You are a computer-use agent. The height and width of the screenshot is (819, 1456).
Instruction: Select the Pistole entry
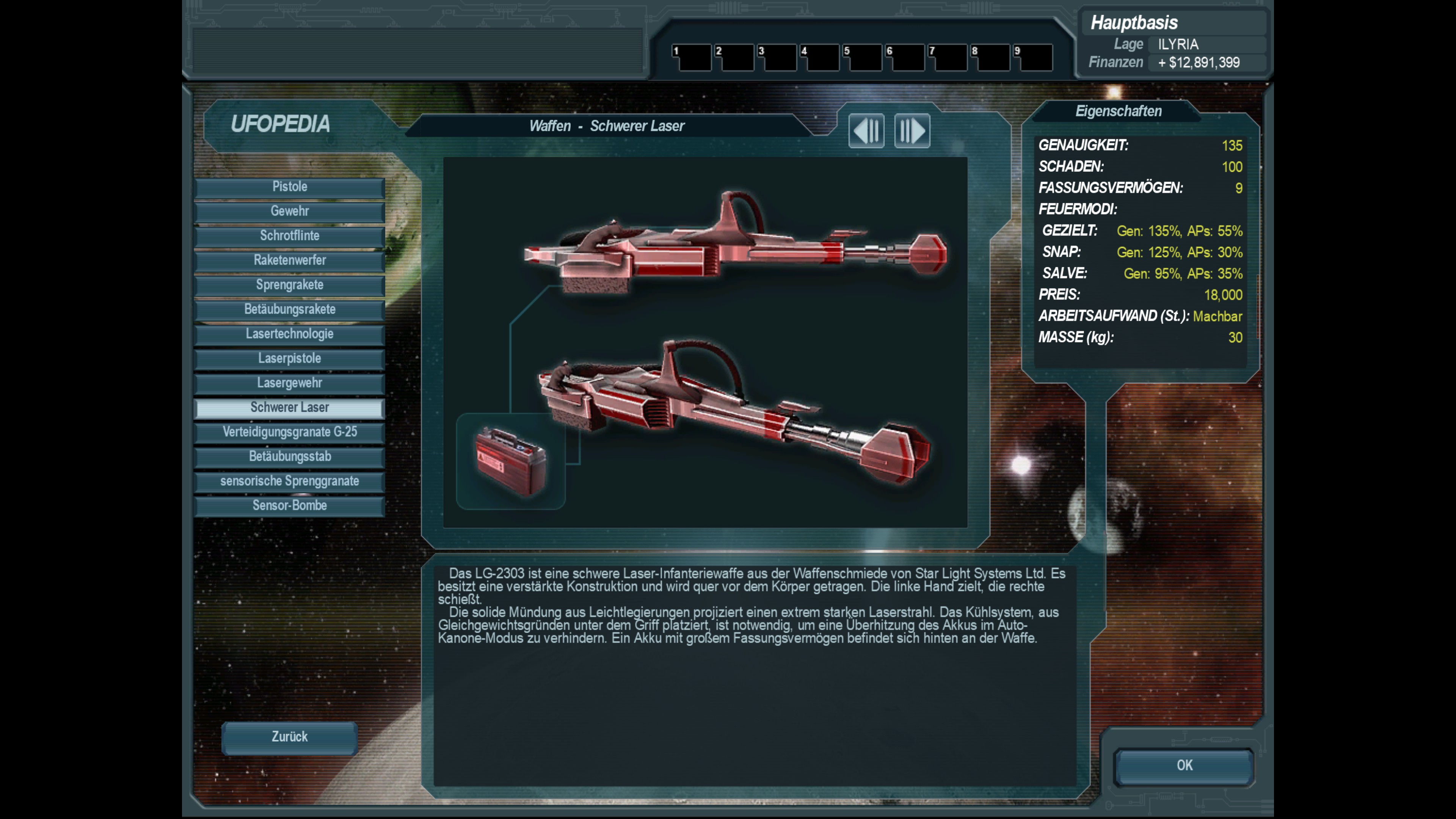click(289, 187)
